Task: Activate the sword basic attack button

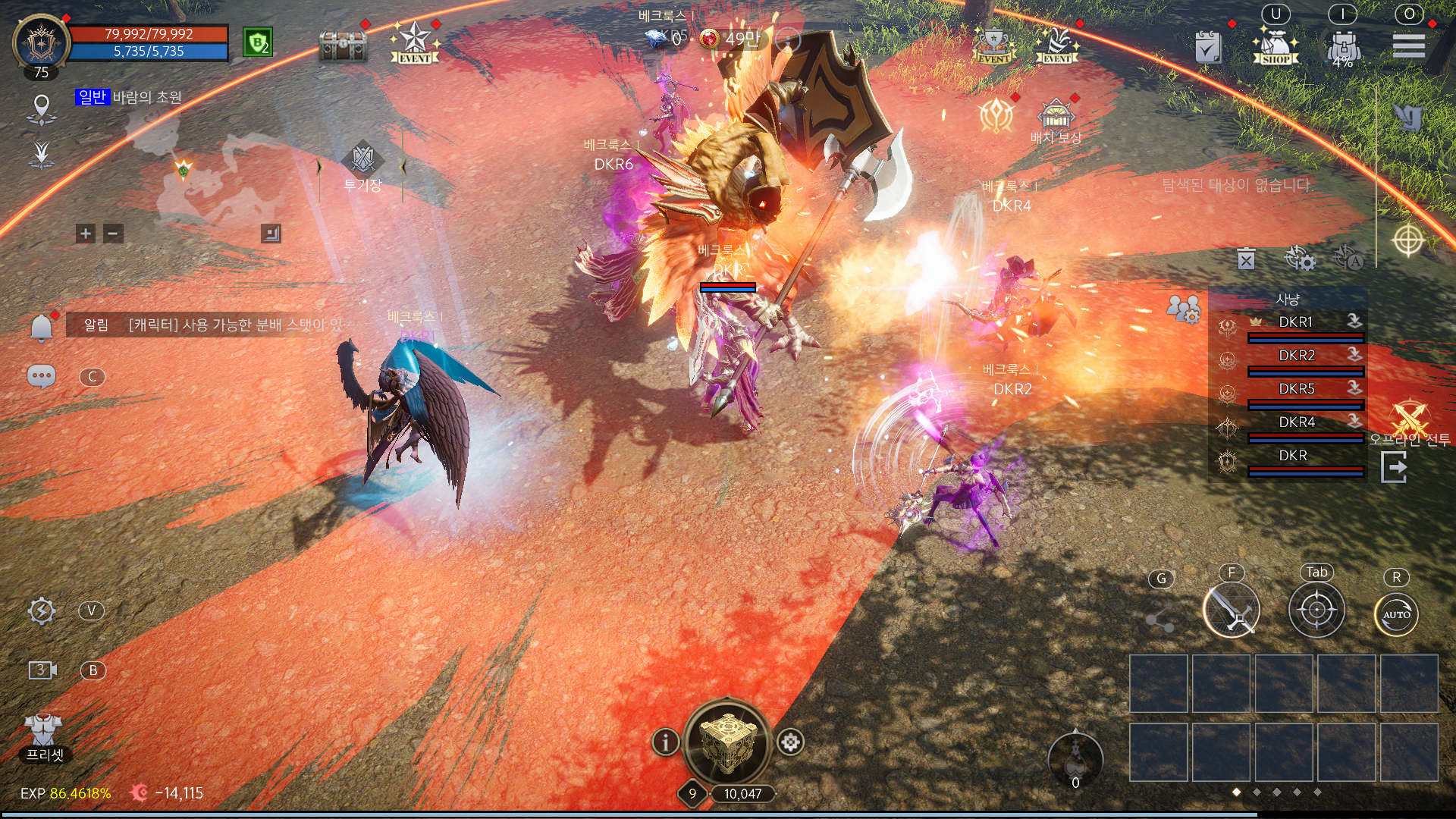Action: click(x=1231, y=610)
